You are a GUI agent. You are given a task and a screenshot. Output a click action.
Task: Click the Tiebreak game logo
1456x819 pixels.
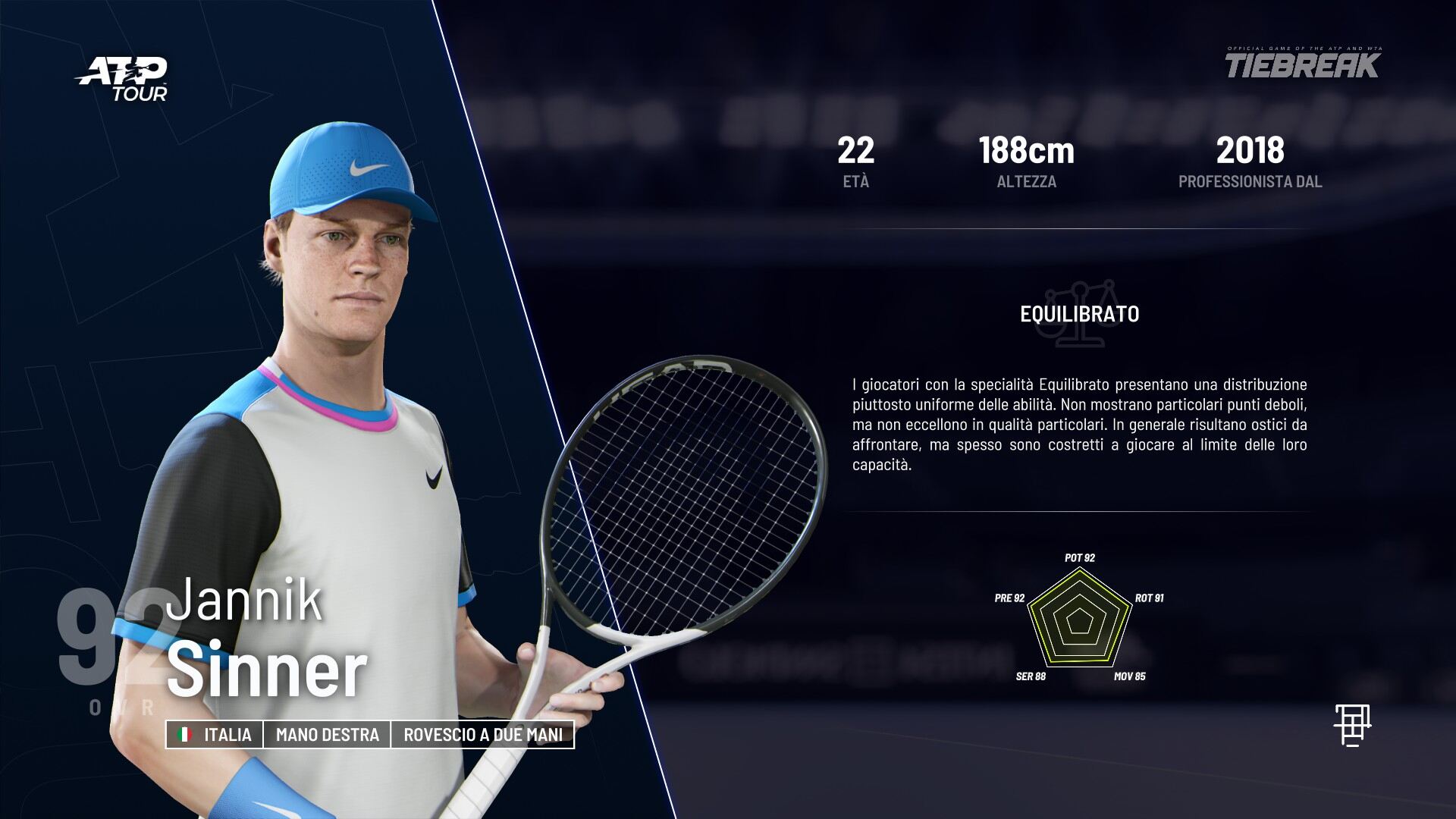coord(1303,64)
